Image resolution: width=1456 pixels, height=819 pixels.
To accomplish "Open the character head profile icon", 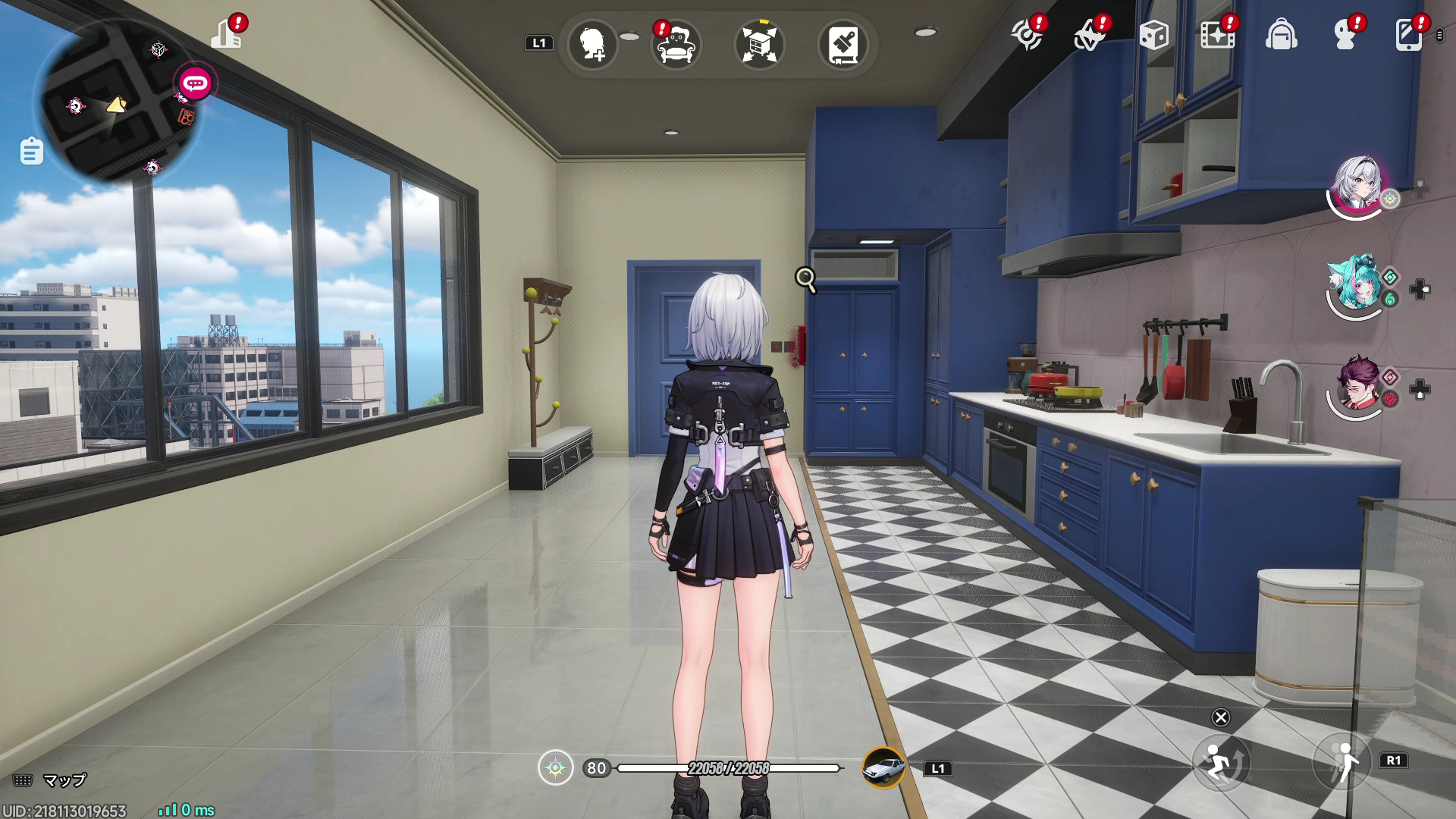I will pos(1345,35).
